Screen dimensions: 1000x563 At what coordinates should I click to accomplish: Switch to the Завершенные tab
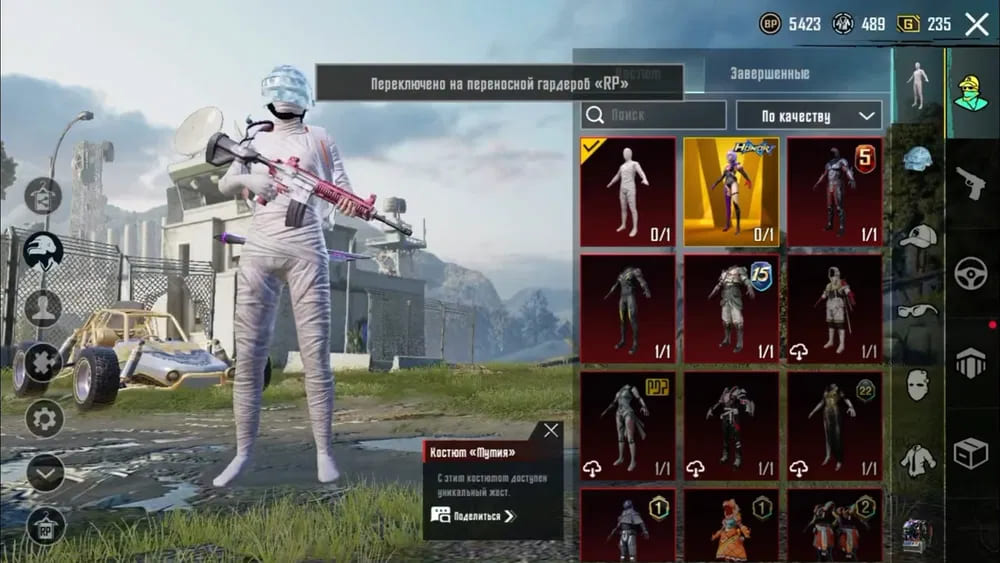(x=769, y=74)
